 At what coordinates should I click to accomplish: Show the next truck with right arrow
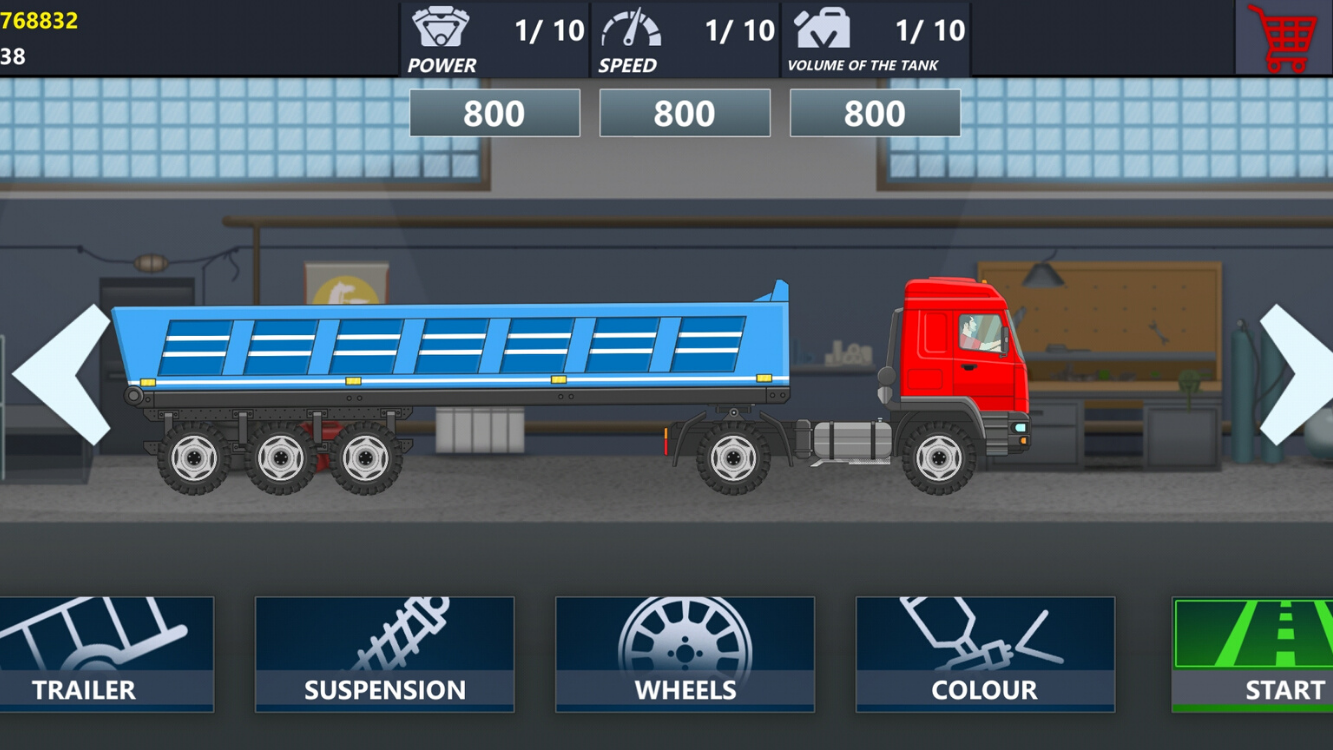pyautogui.click(x=1294, y=374)
